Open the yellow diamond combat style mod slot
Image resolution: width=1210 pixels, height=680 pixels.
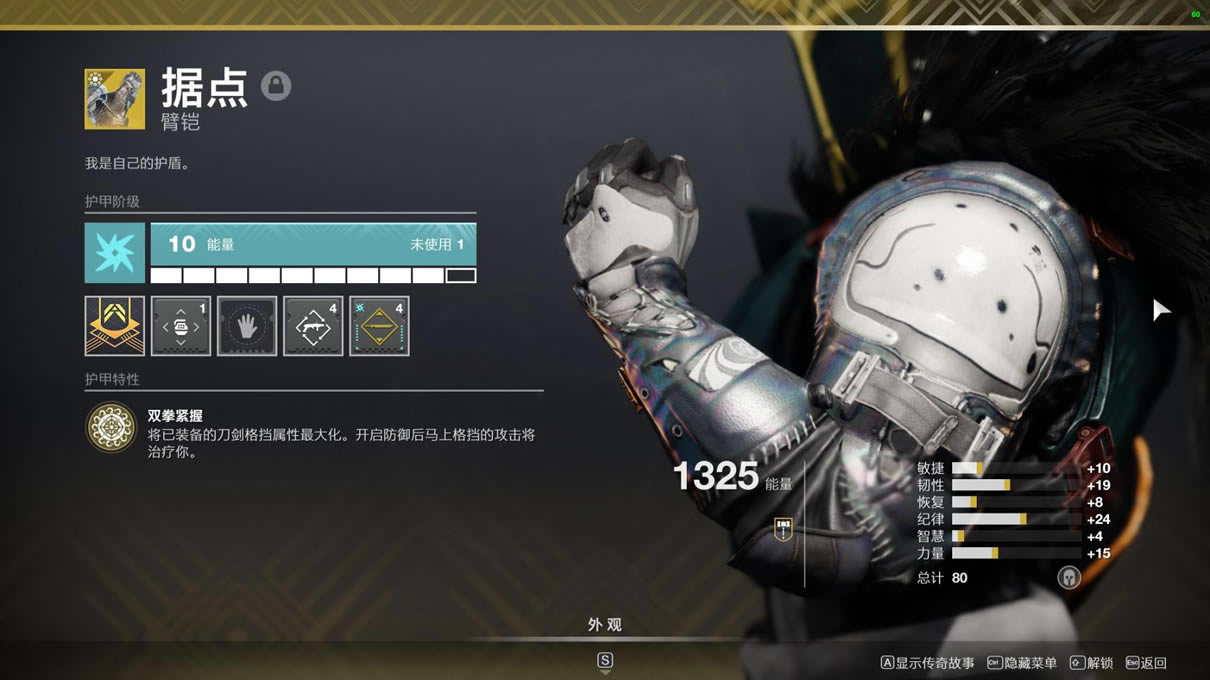tap(379, 325)
